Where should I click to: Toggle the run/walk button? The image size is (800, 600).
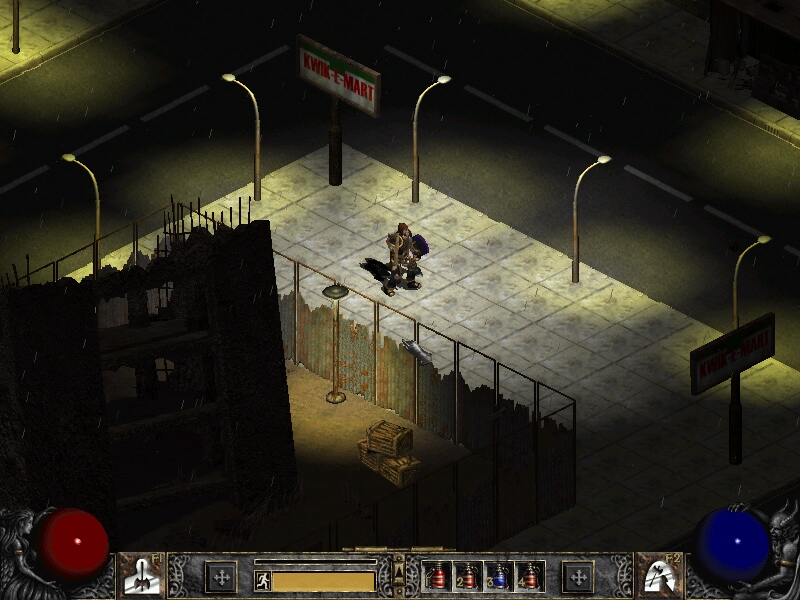coord(262,581)
